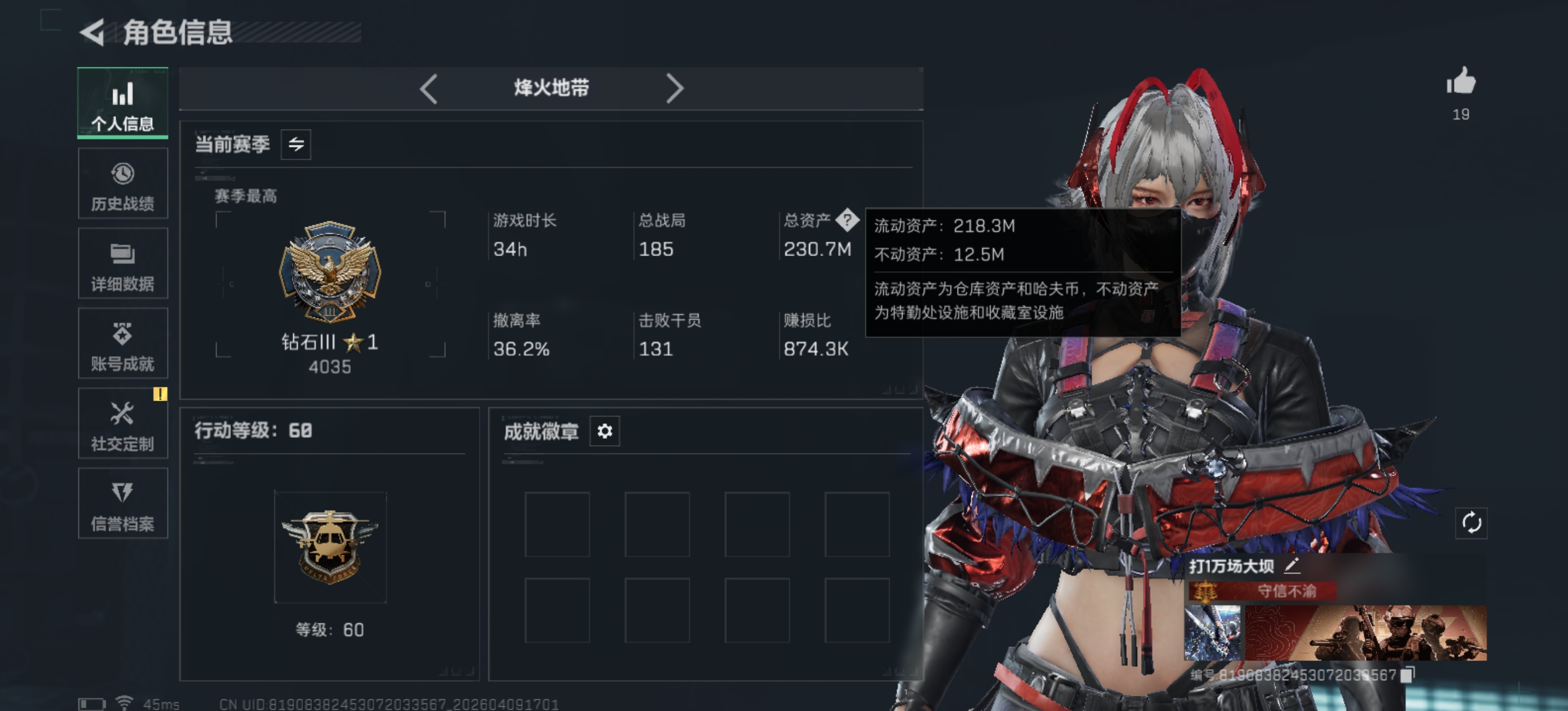Toggle the season display switch beside 当前赛季
Screen dimensions: 1568x711
pyautogui.click(x=296, y=145)
